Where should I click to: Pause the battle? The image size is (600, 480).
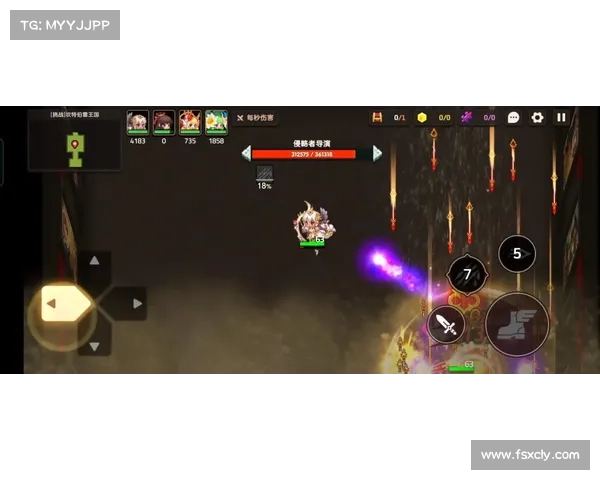(x=561, y=117)
